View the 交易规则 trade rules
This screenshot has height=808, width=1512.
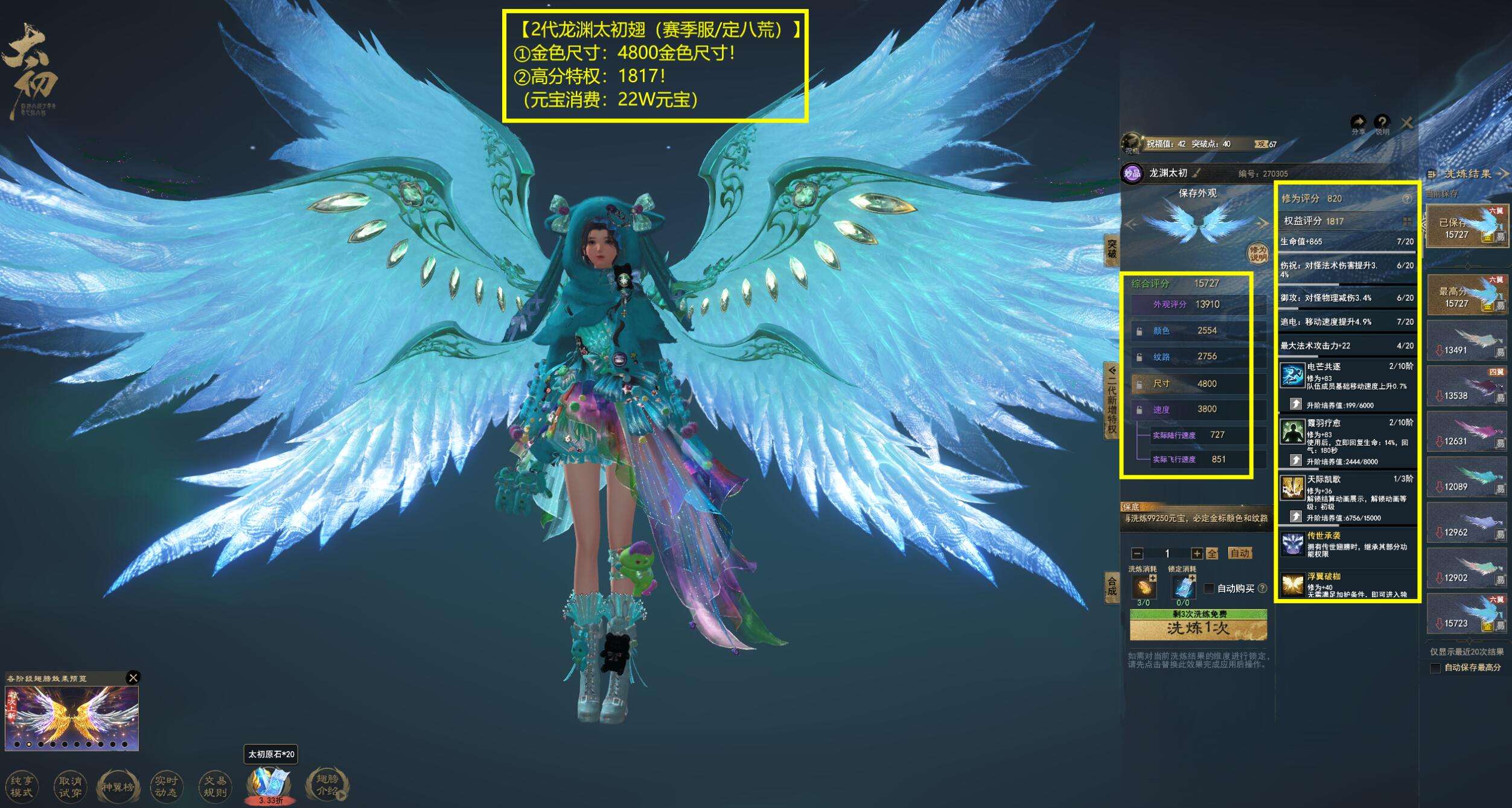[214, 786]
